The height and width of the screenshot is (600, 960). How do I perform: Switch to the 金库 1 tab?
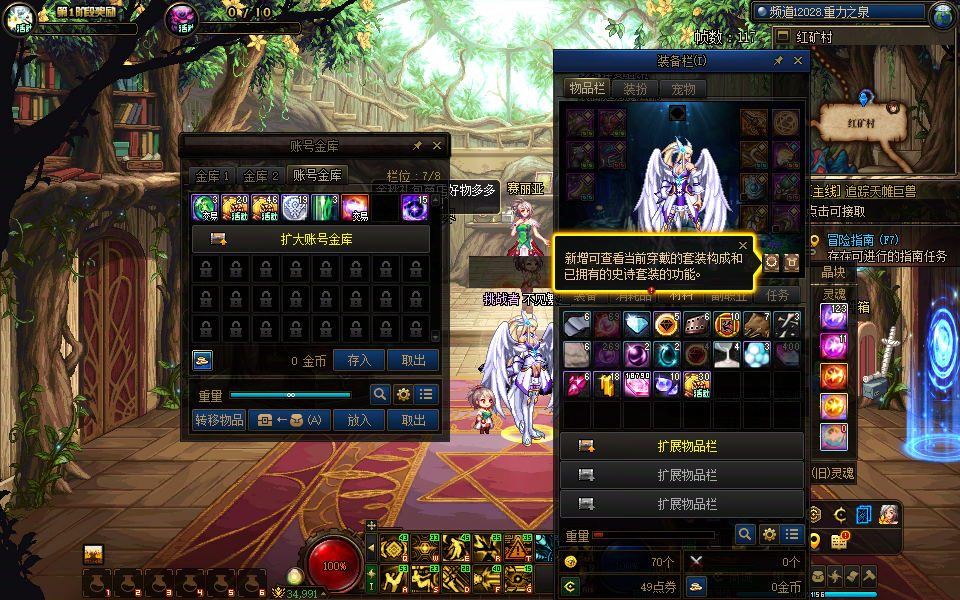click(212, 176)
